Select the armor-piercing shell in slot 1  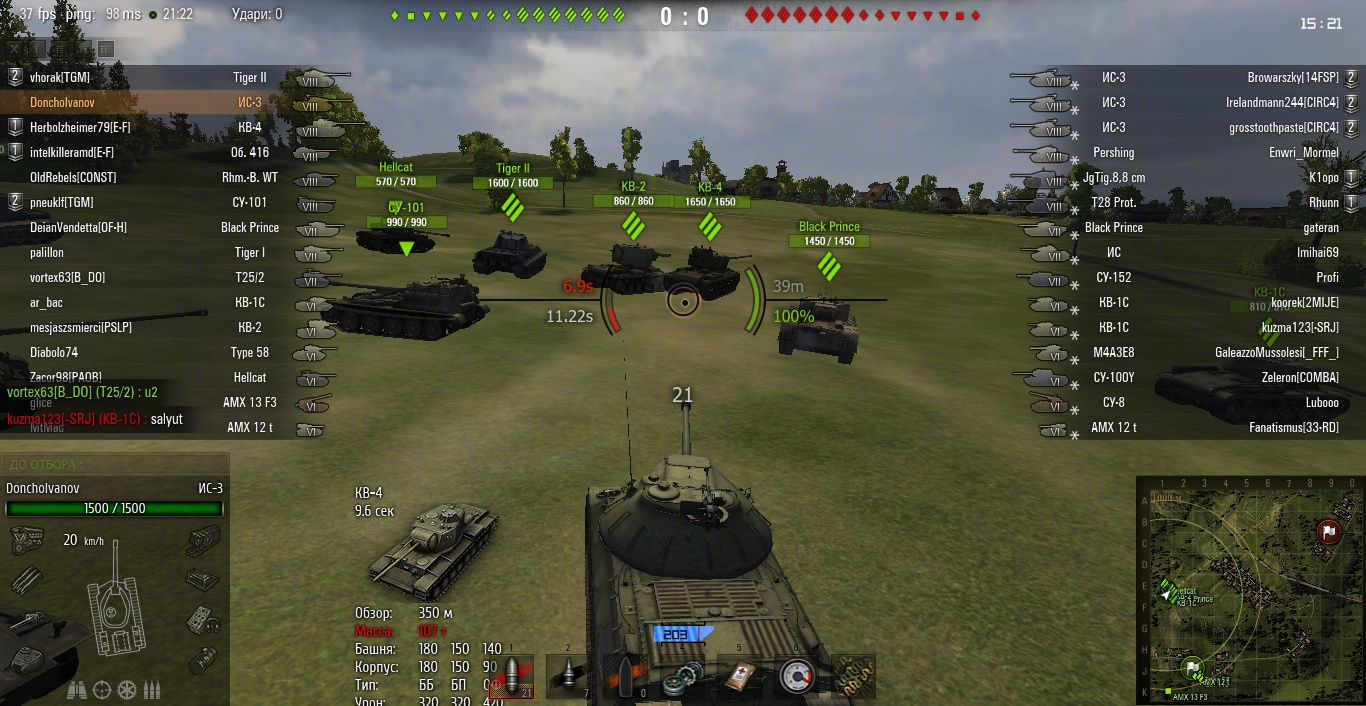pyautogui.click(x=513, y=676)
